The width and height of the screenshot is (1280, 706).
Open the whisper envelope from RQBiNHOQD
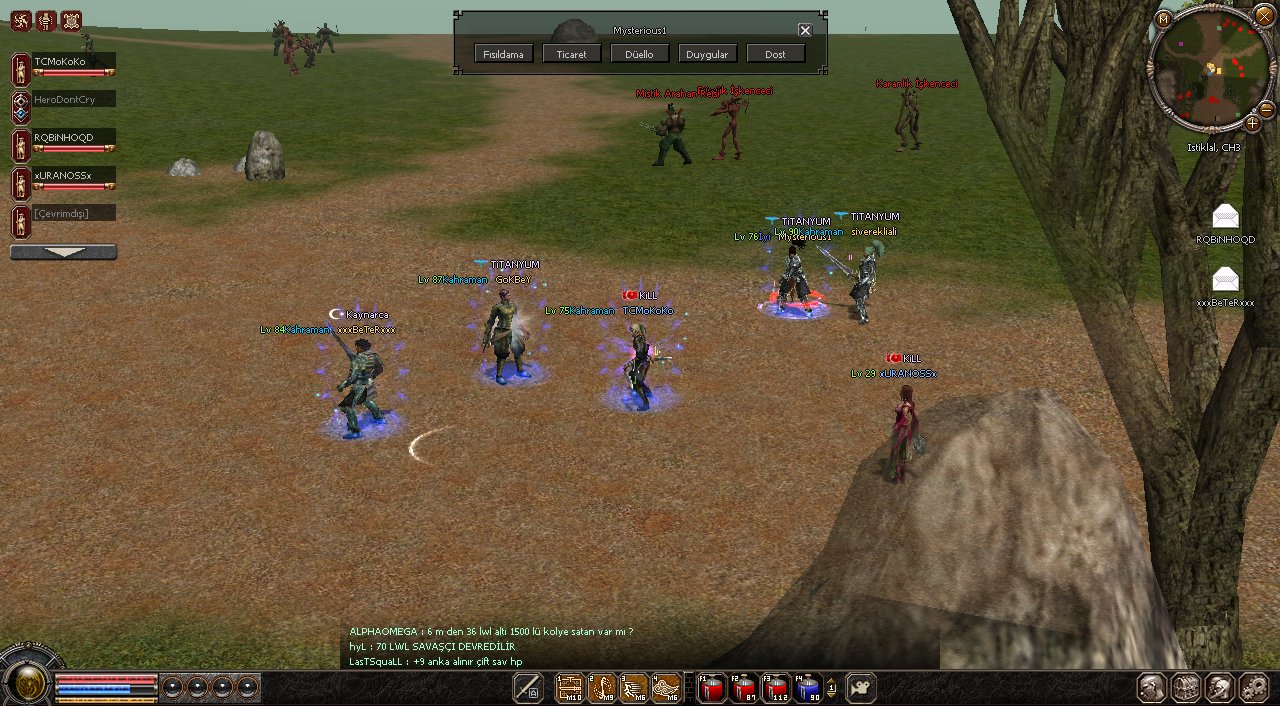pyautogui.click(x=1225, y=216)
